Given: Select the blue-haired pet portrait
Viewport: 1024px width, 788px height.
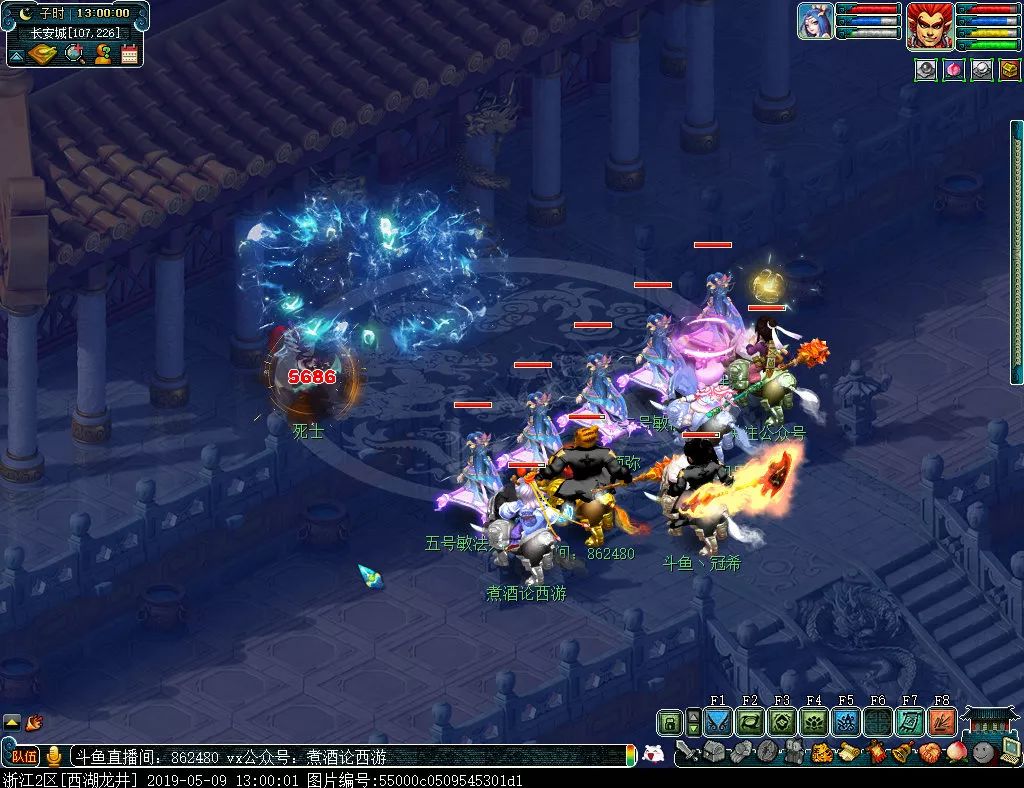Looking at the screenshot, I should pos(815,21).
